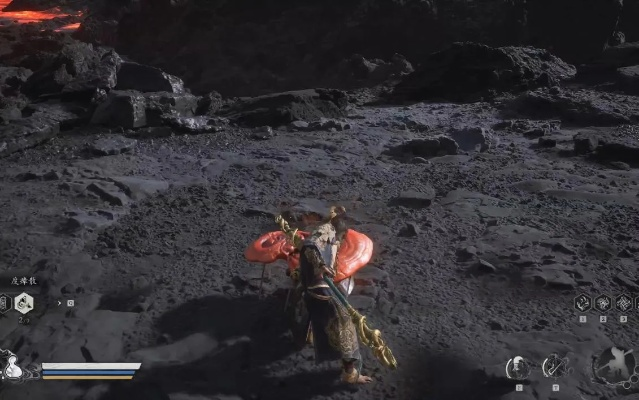Cast the spell bound to key 1
The image size is (639, 400).
click(x=583, y=303)
